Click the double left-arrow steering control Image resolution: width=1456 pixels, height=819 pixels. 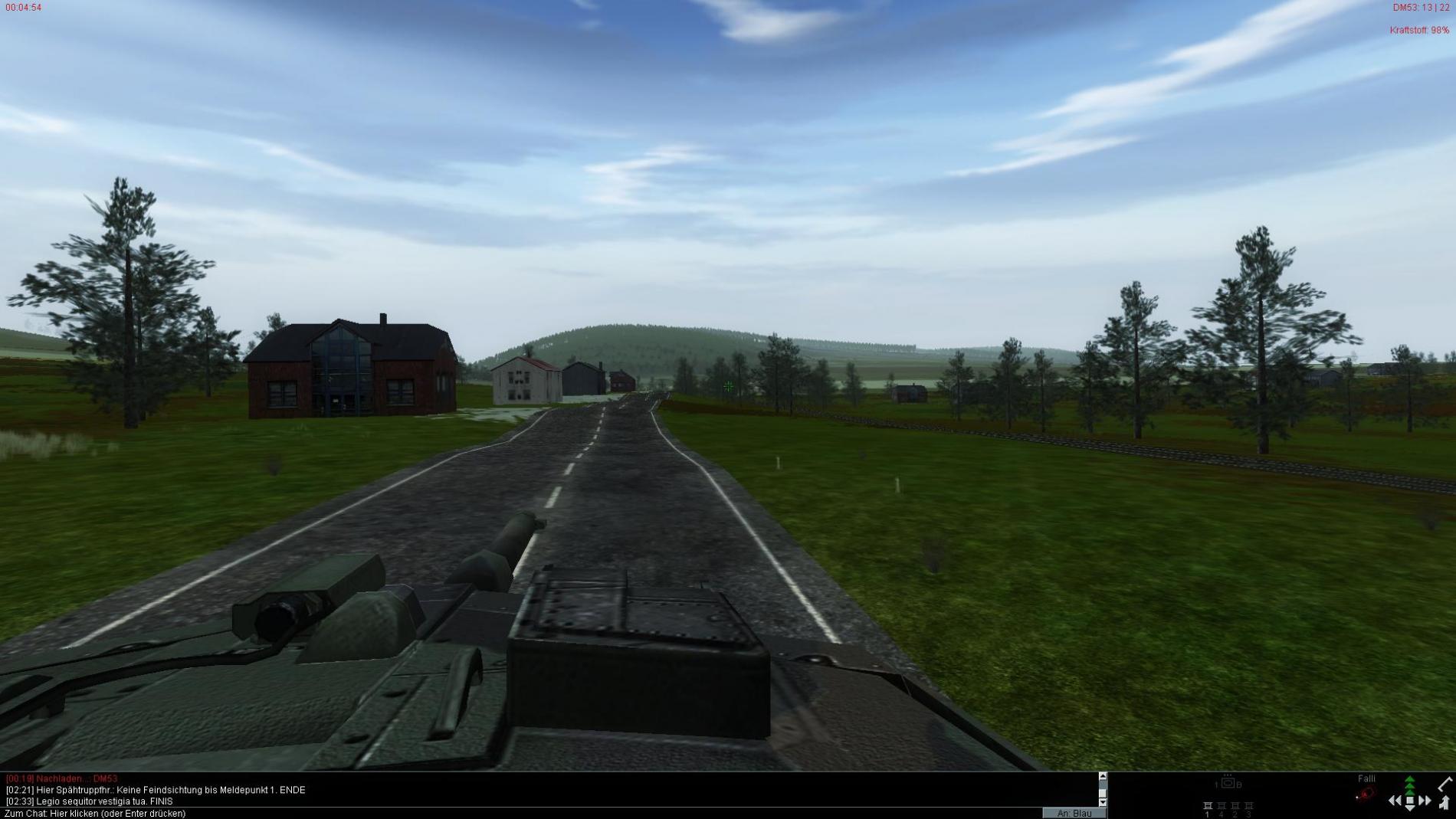click(1395, 801)
